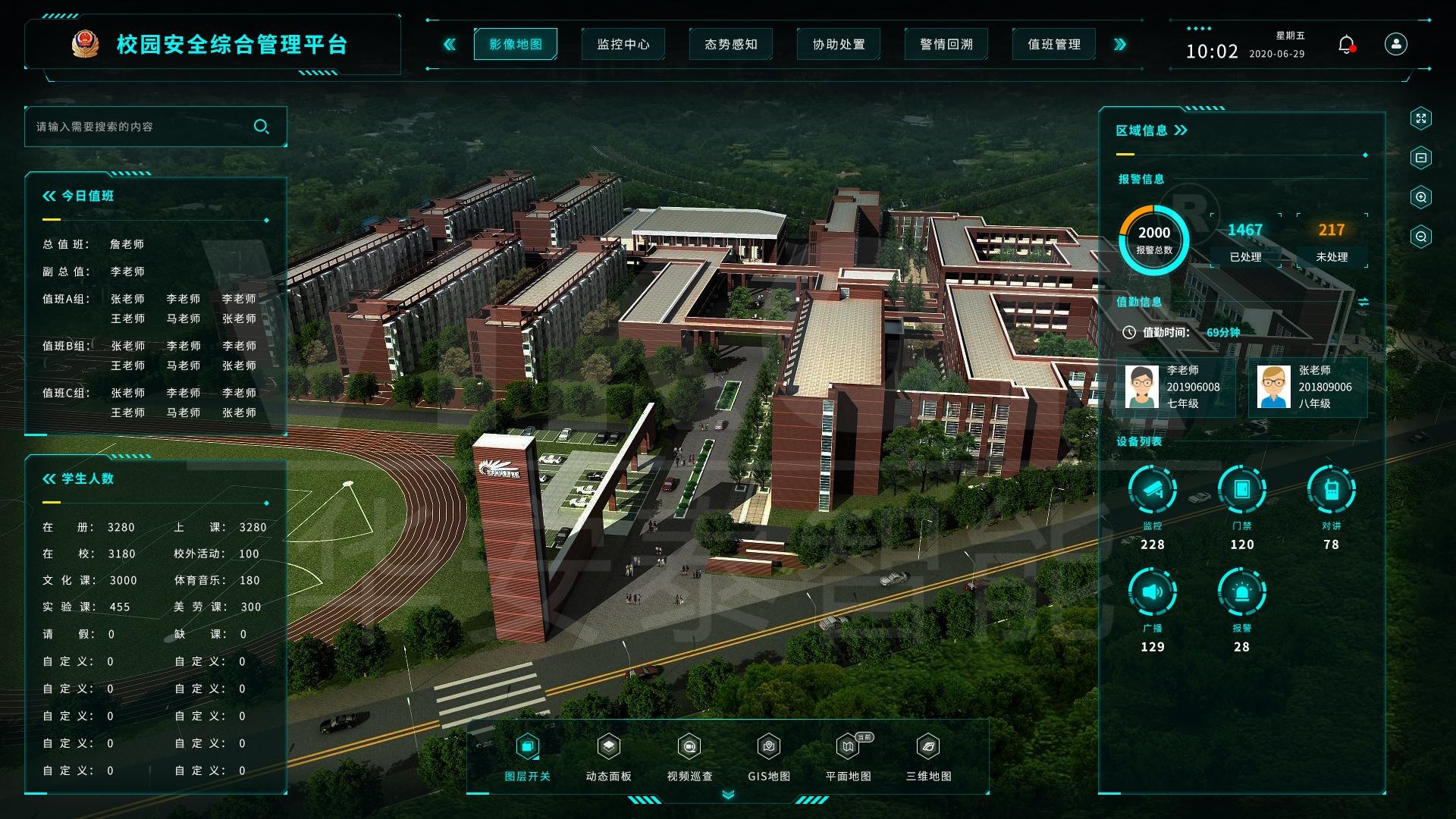Click the magnifier search button
This screenshot has width=1456, height=819.
click(262, 127)
